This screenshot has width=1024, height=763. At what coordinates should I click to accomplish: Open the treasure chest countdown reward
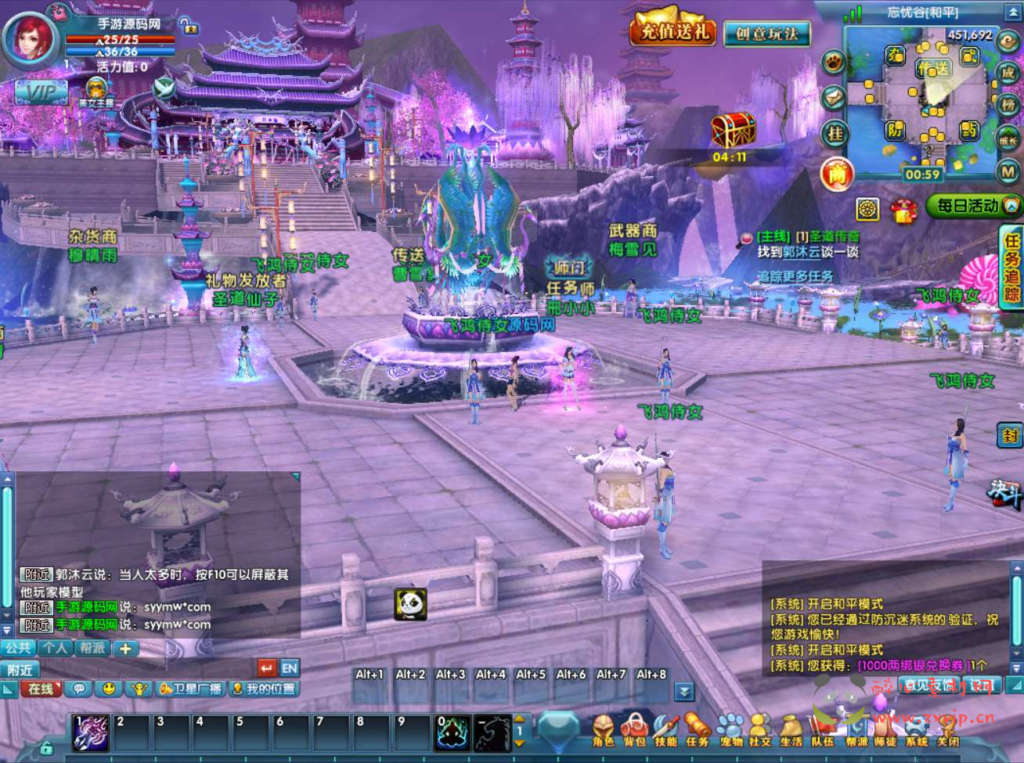click(732, 130)
